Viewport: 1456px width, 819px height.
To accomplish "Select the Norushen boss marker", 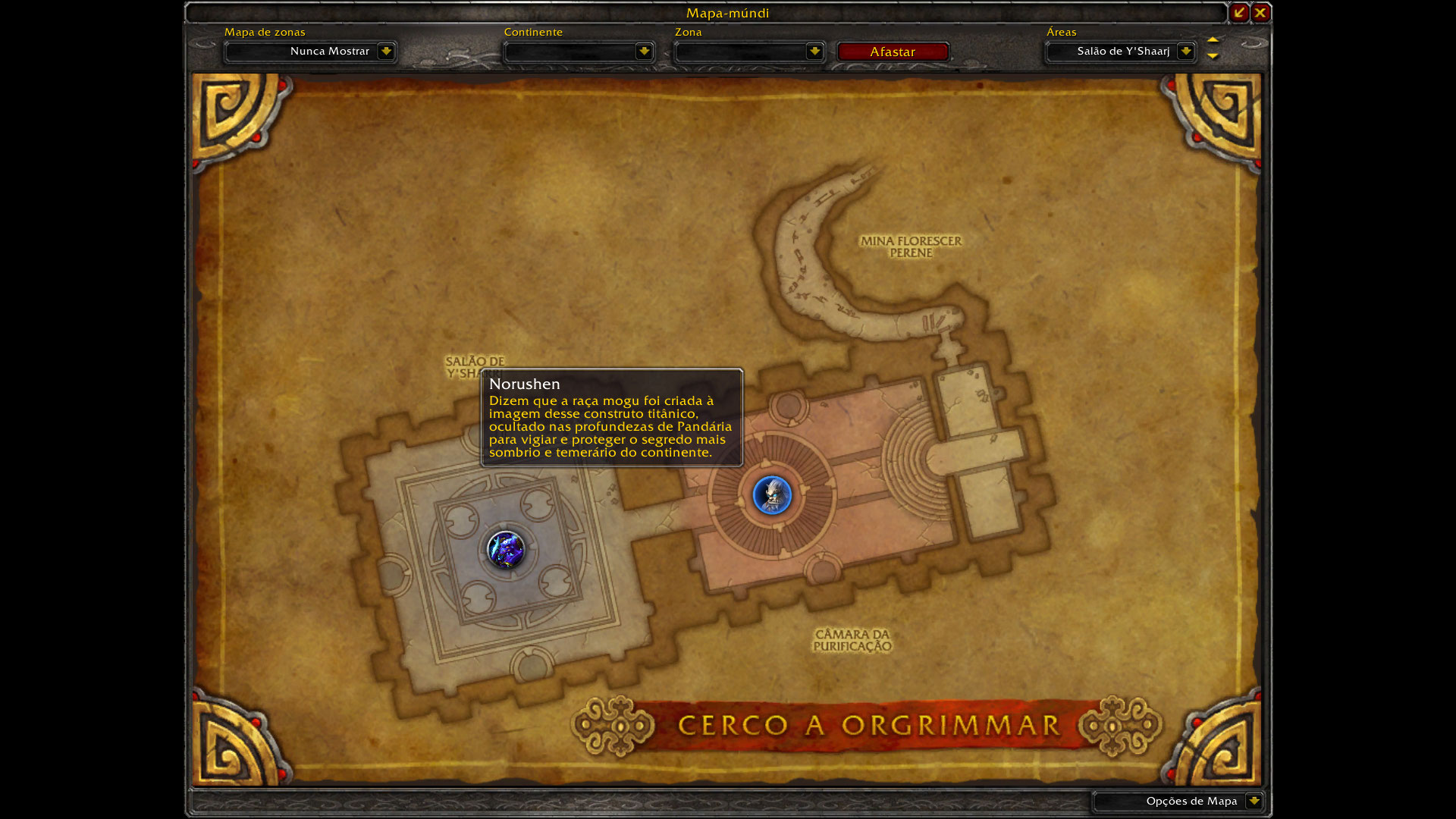I will pos(772,495).
